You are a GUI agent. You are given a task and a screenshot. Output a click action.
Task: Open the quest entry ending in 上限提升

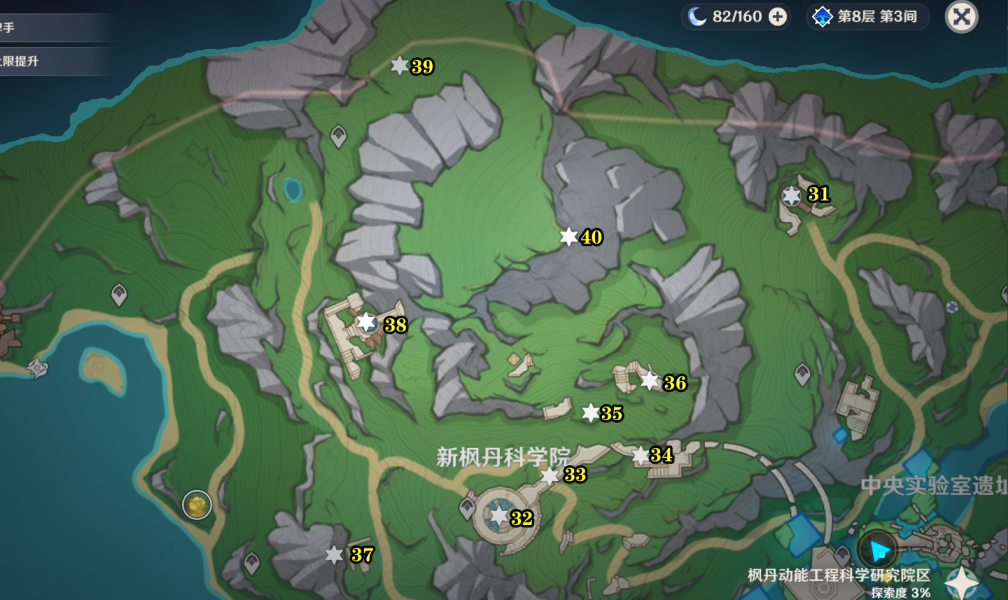tap(40, 61)
